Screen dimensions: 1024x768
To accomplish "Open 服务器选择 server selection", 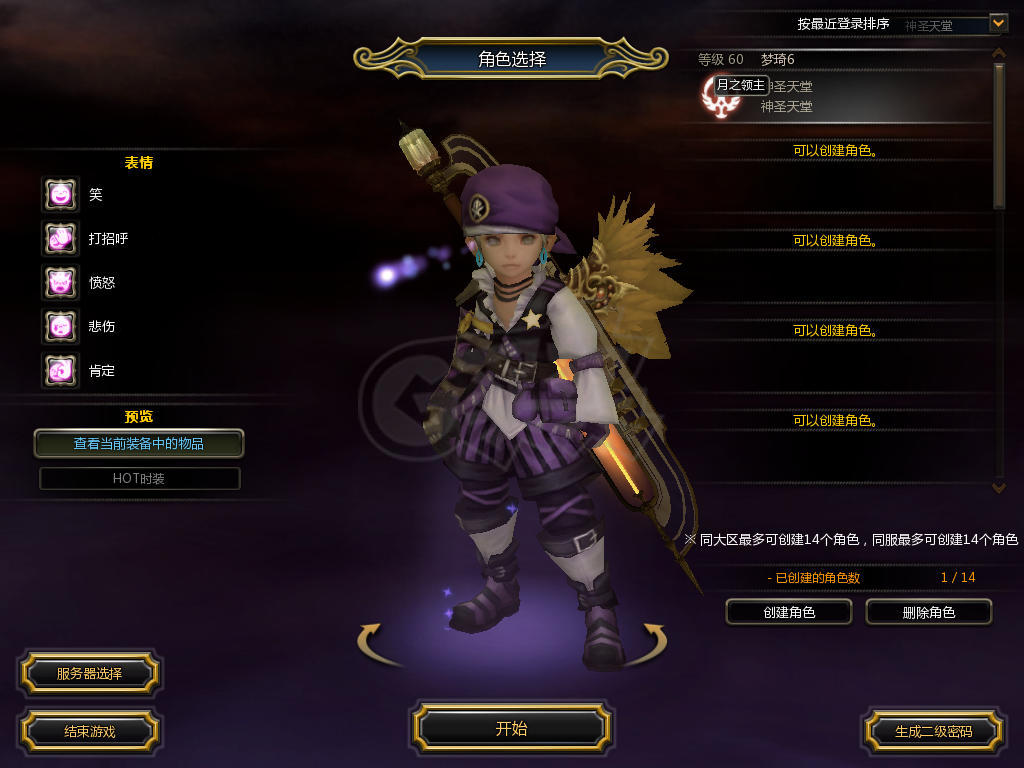I will click(x=89, y=674).
